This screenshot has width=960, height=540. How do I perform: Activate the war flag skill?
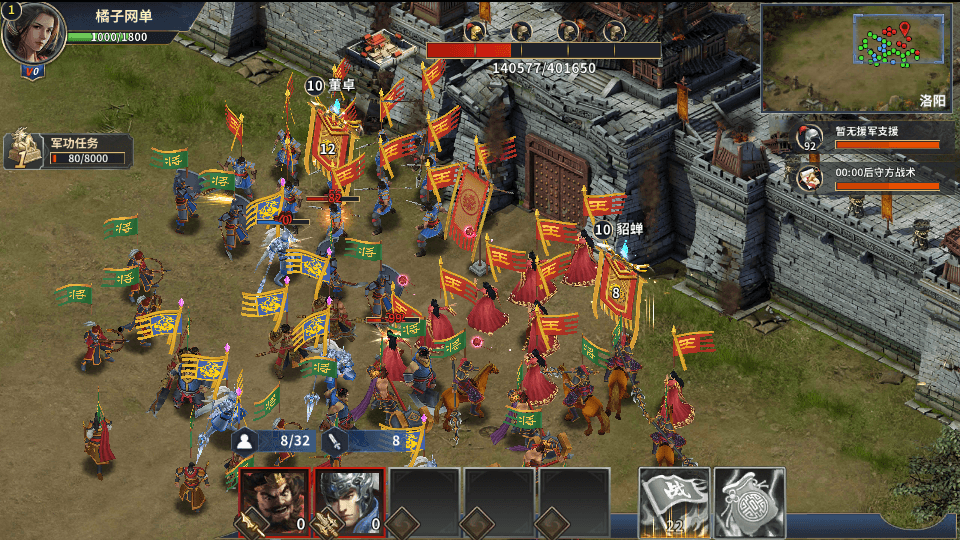(x=675, y=500)
